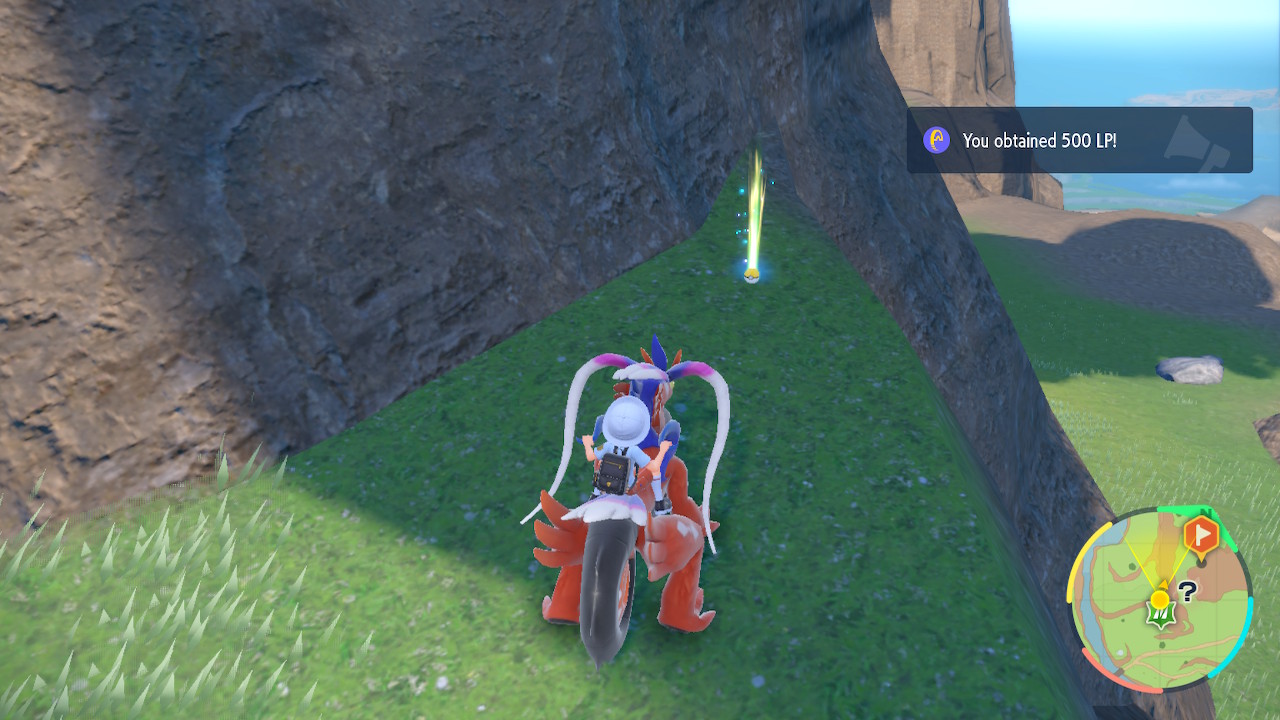
Task: Select the yellow player position marker
Action: coord(1159,599)
